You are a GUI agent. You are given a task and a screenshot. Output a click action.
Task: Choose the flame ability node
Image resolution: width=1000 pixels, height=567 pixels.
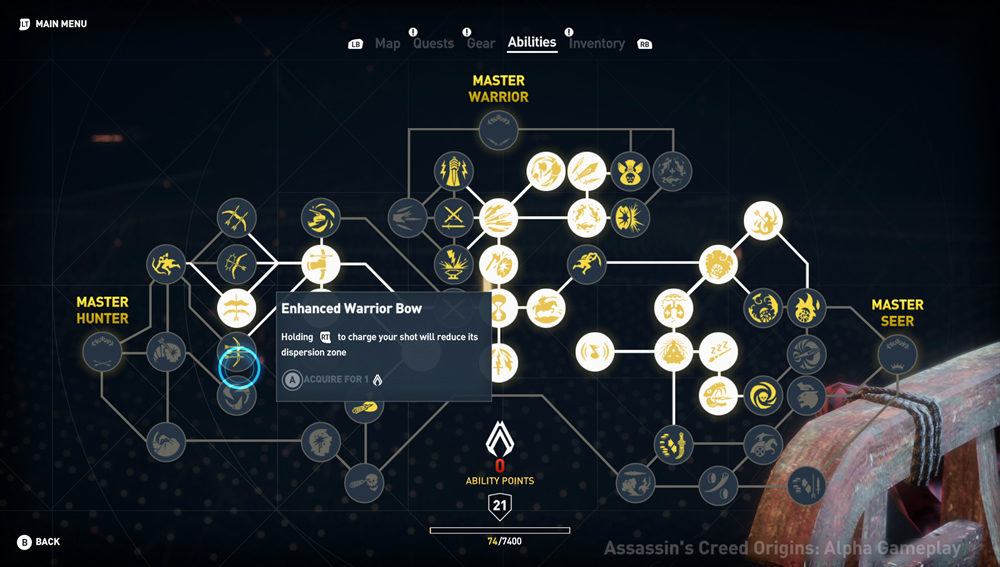pyautogui.click(x=806, y=307)
